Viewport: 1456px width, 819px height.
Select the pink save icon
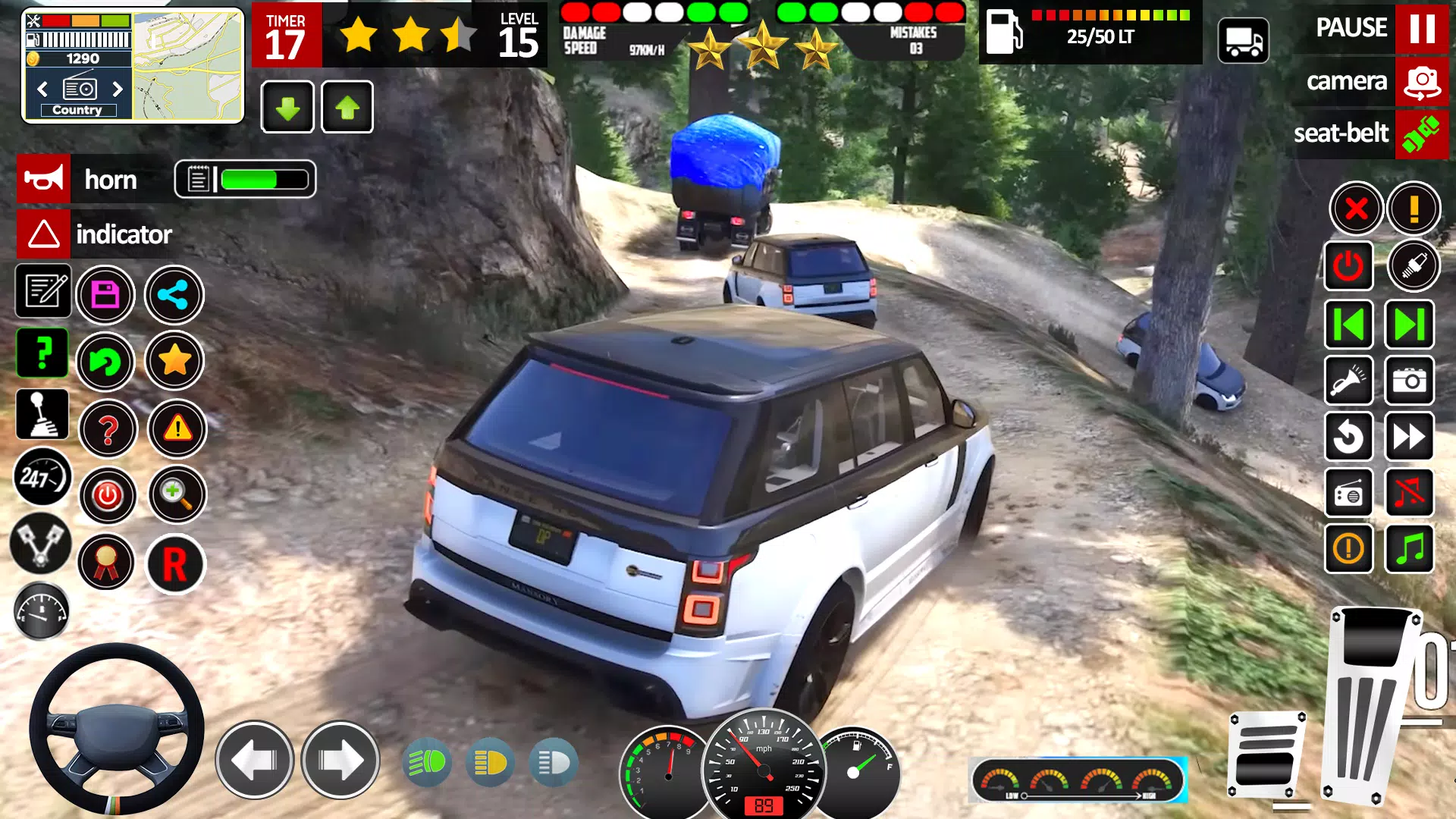click(106, 294)
